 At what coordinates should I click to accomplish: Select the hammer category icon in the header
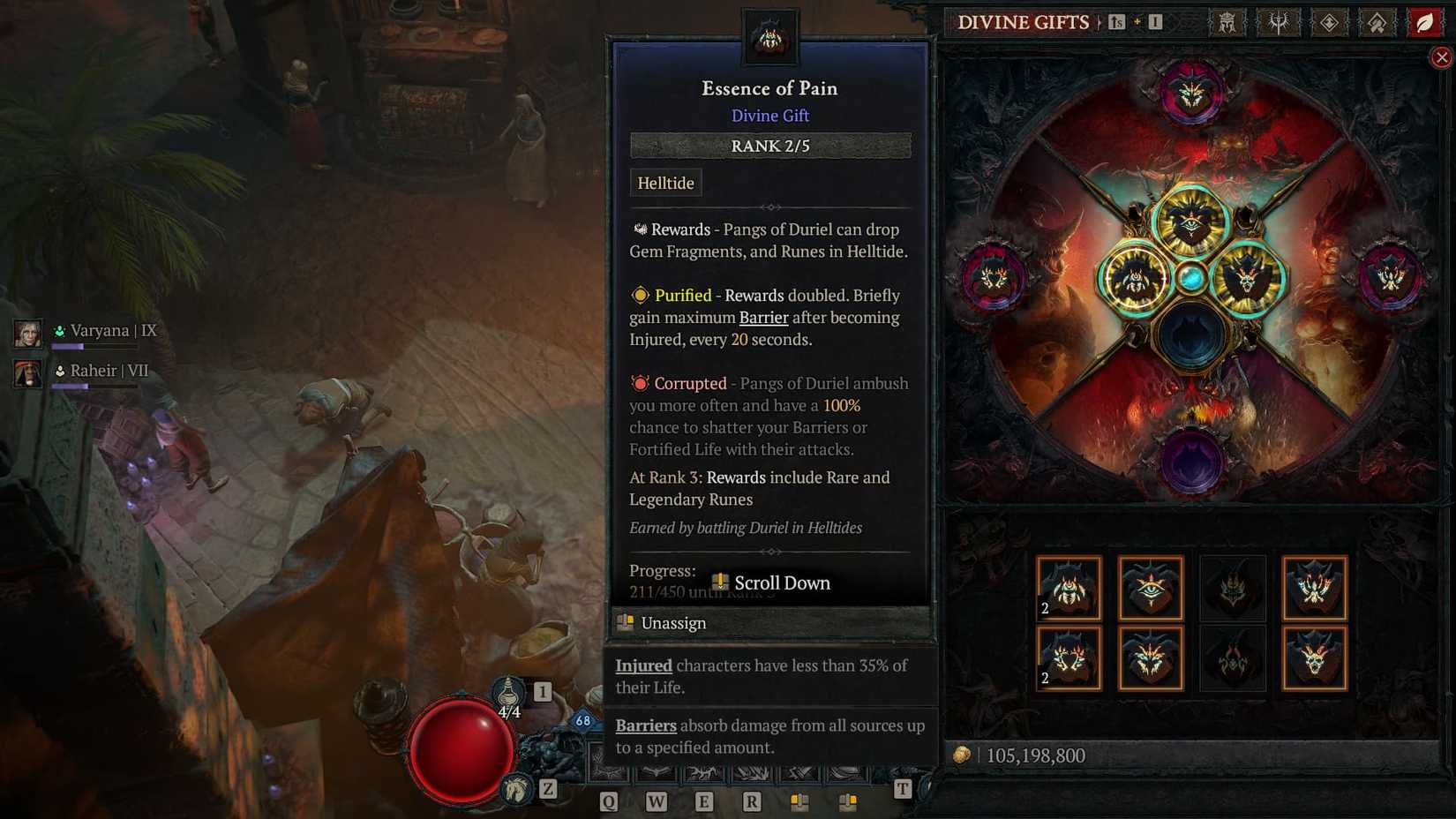click(x=1377, y=23)
